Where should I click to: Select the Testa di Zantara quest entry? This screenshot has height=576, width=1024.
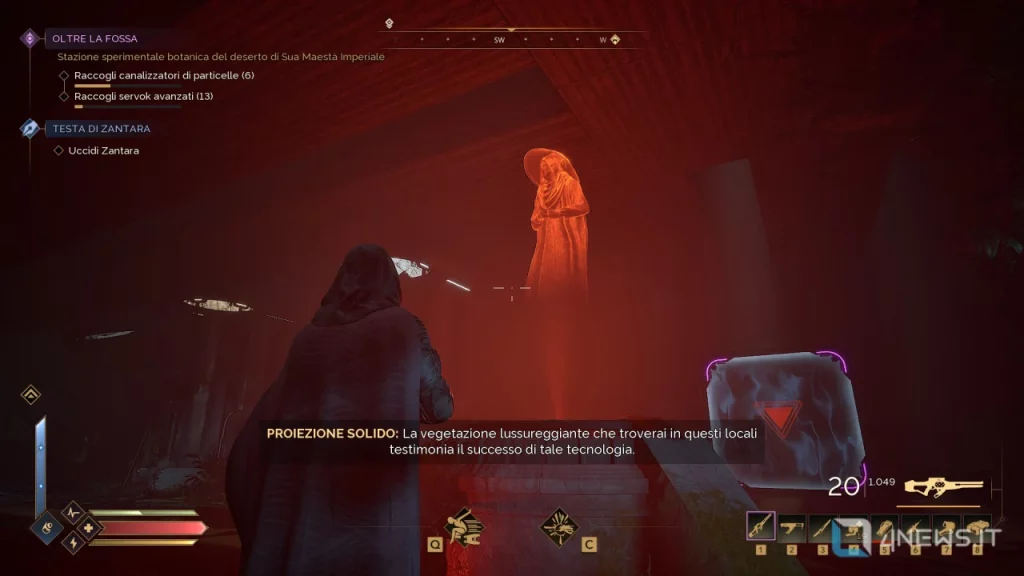[101, 129]
